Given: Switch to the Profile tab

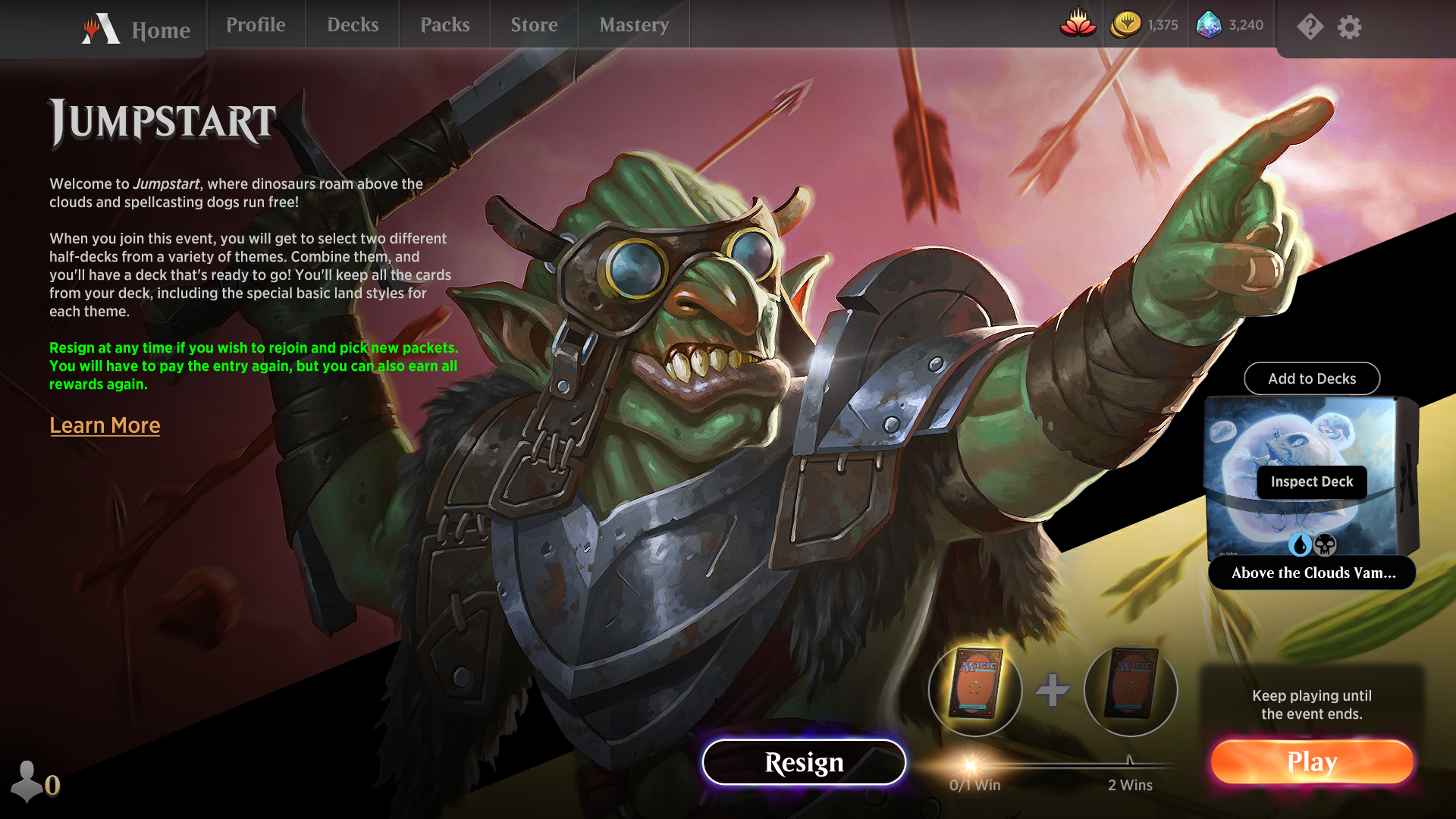Looking at the screenshot, I should [x=256, y=25].
